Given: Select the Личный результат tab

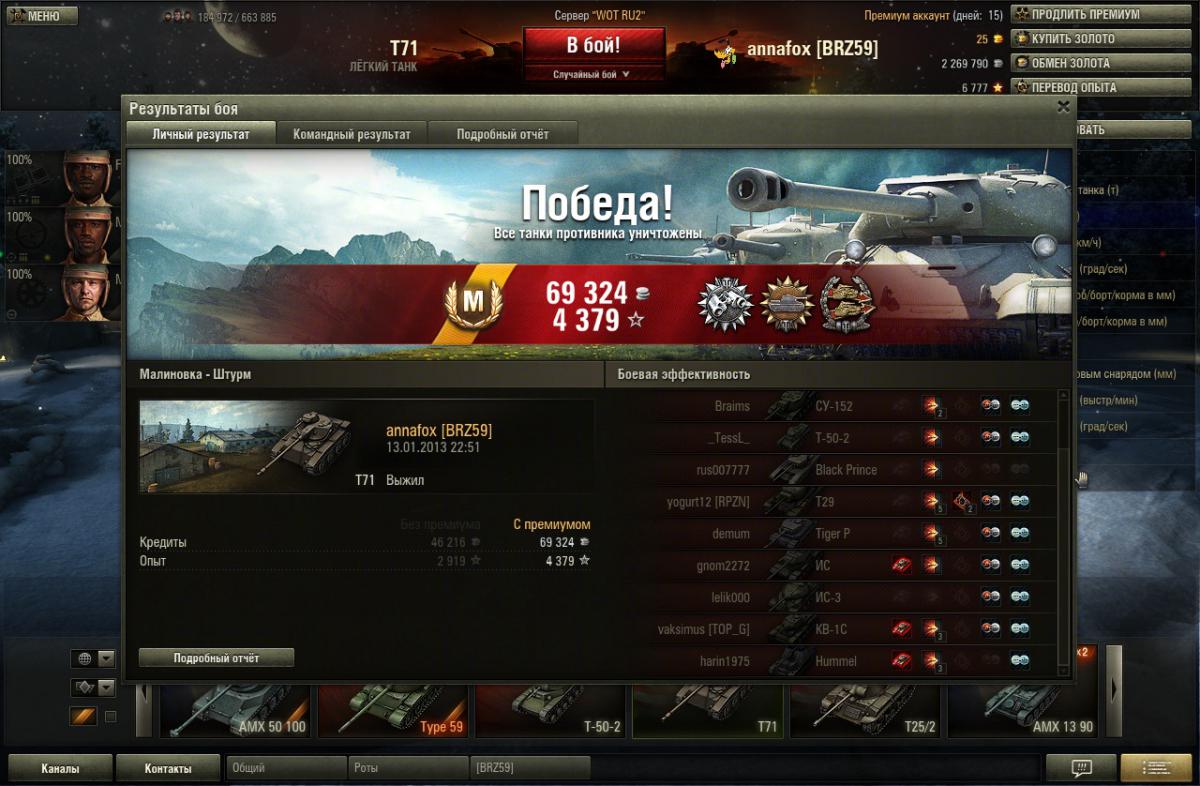Looking at the screenshot, I should click(x=201, y=134).
